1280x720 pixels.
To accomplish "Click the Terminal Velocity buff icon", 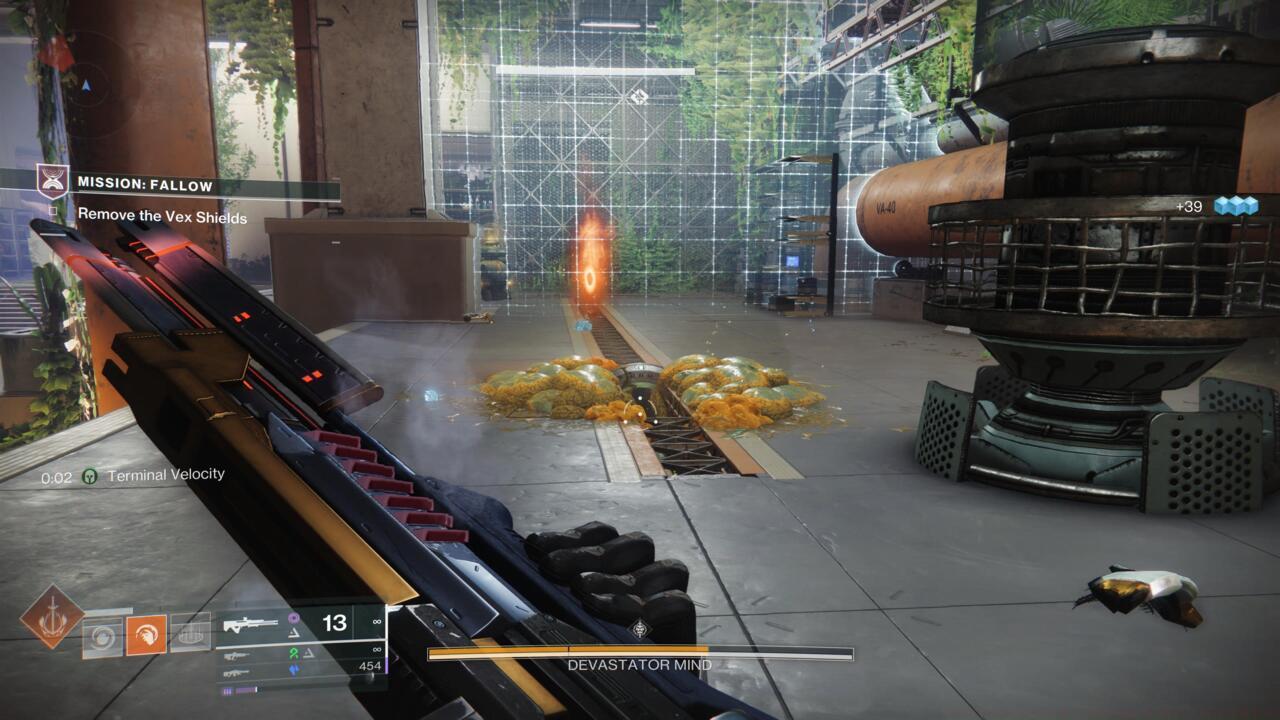I will pyautogui.click(x=89, y=477).
